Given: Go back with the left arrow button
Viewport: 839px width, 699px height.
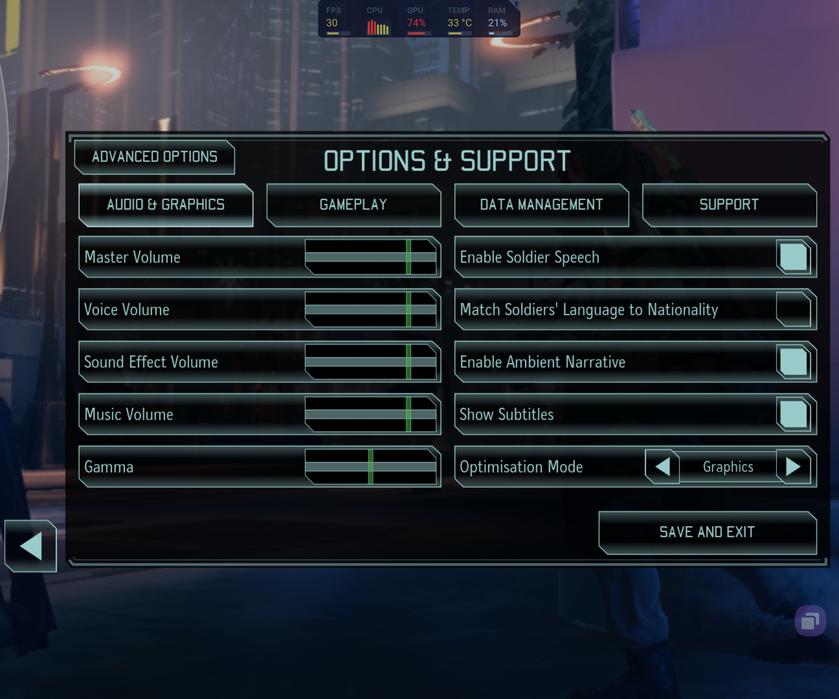Looking at the screenshot, I should click(x=31, y=546).
